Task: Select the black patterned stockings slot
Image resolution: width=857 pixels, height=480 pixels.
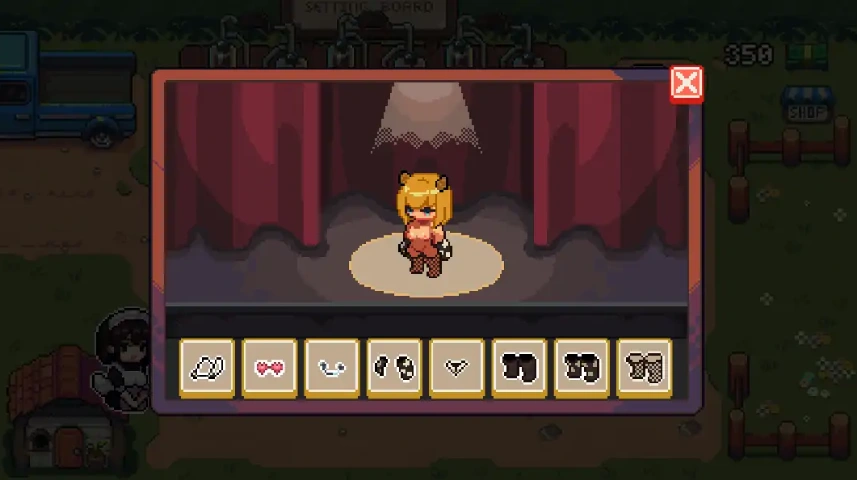Action: pos(582,368)
